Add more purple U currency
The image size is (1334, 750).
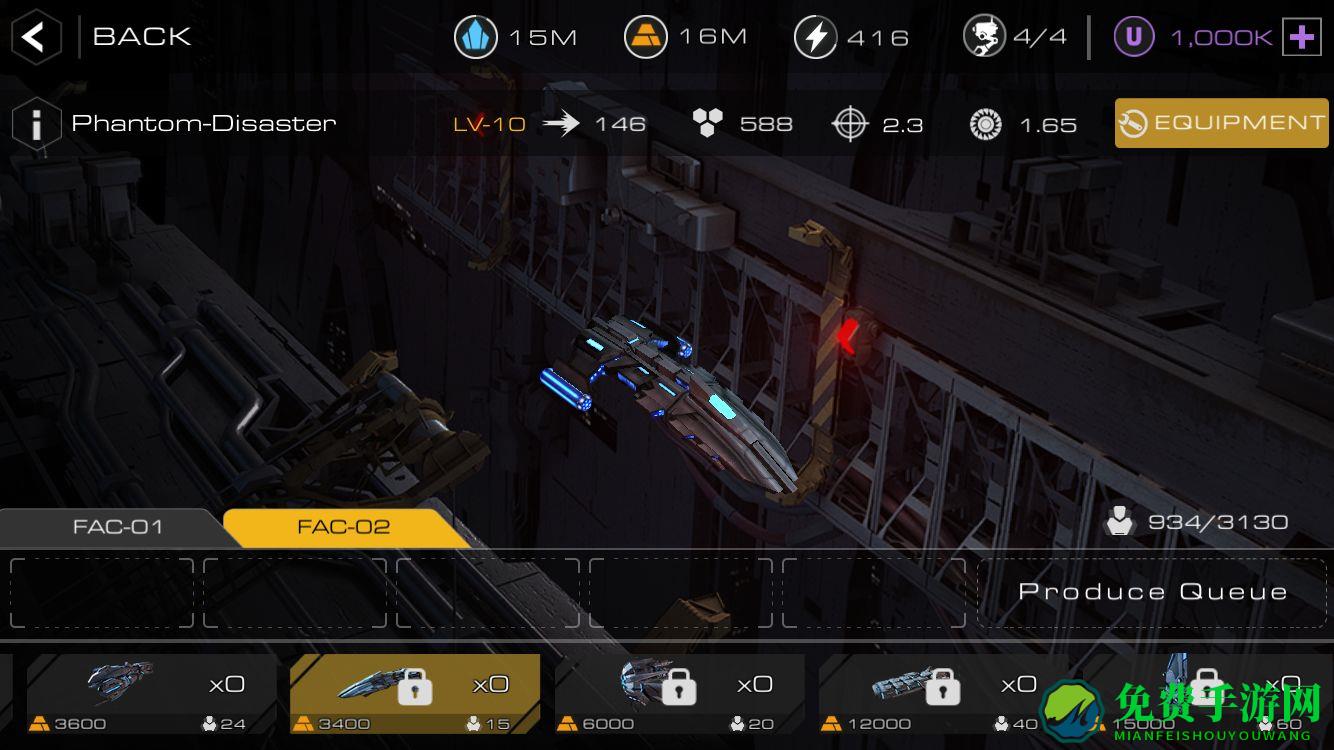[1301, 38]
